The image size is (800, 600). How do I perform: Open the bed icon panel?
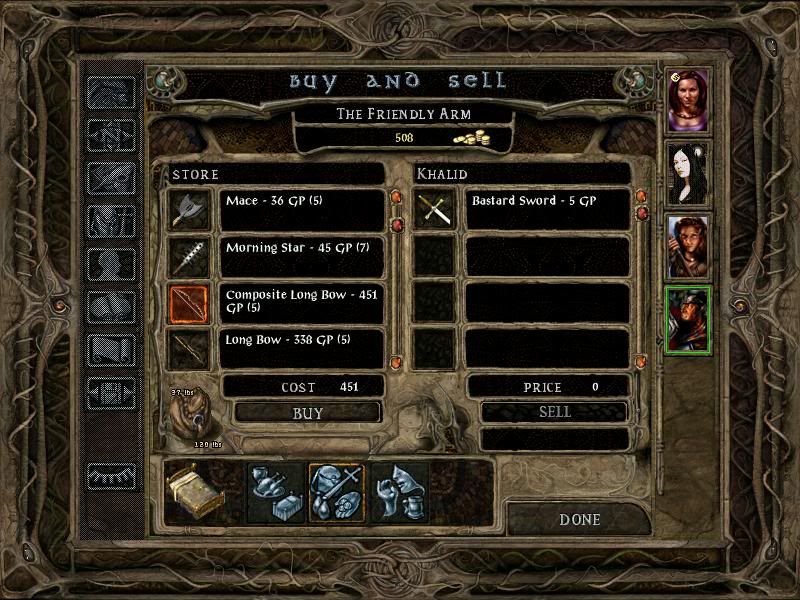[x=194, y=493]
